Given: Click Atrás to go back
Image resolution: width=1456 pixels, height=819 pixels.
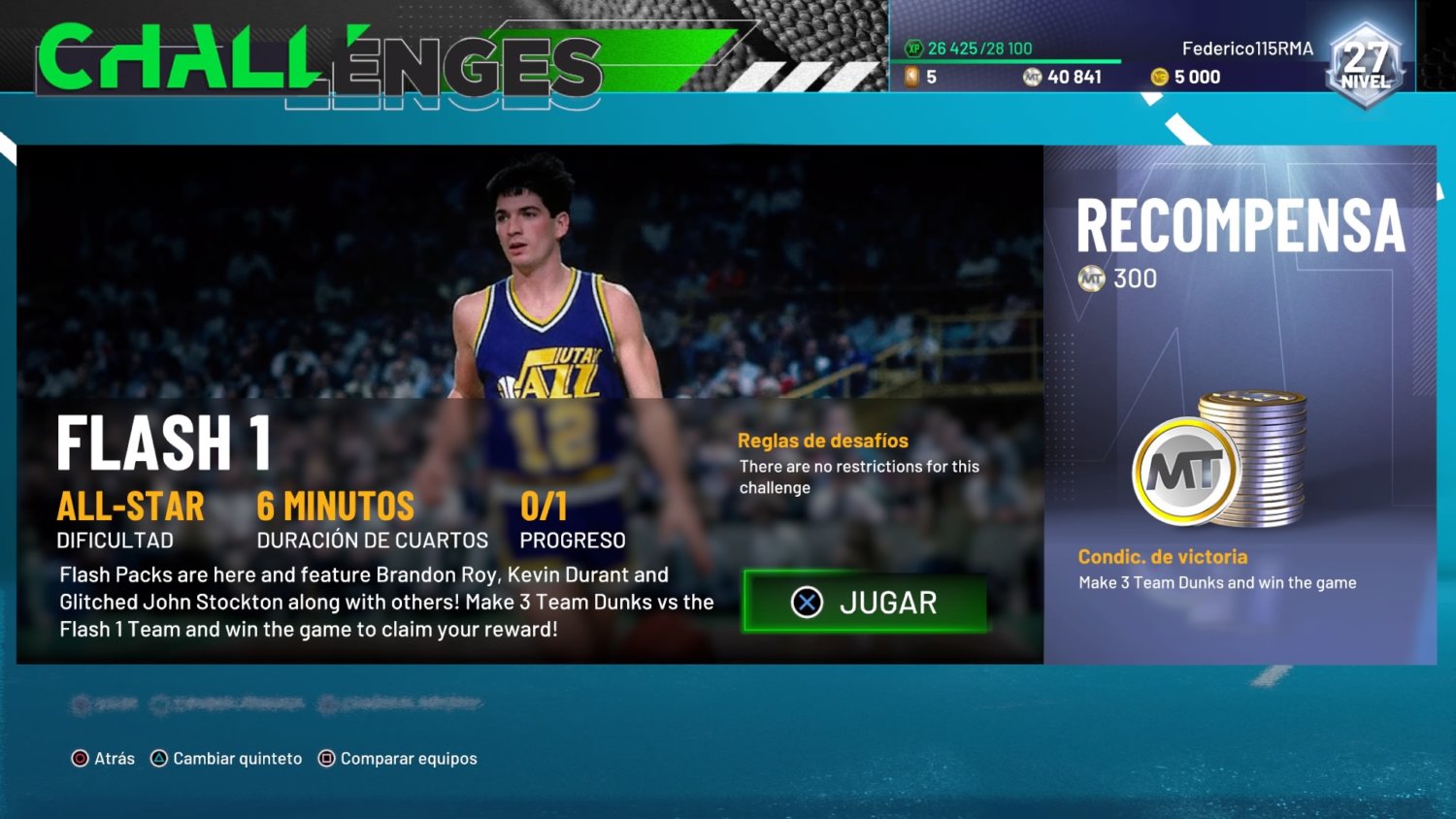Looking at the screenshot, I should (115, 758).
